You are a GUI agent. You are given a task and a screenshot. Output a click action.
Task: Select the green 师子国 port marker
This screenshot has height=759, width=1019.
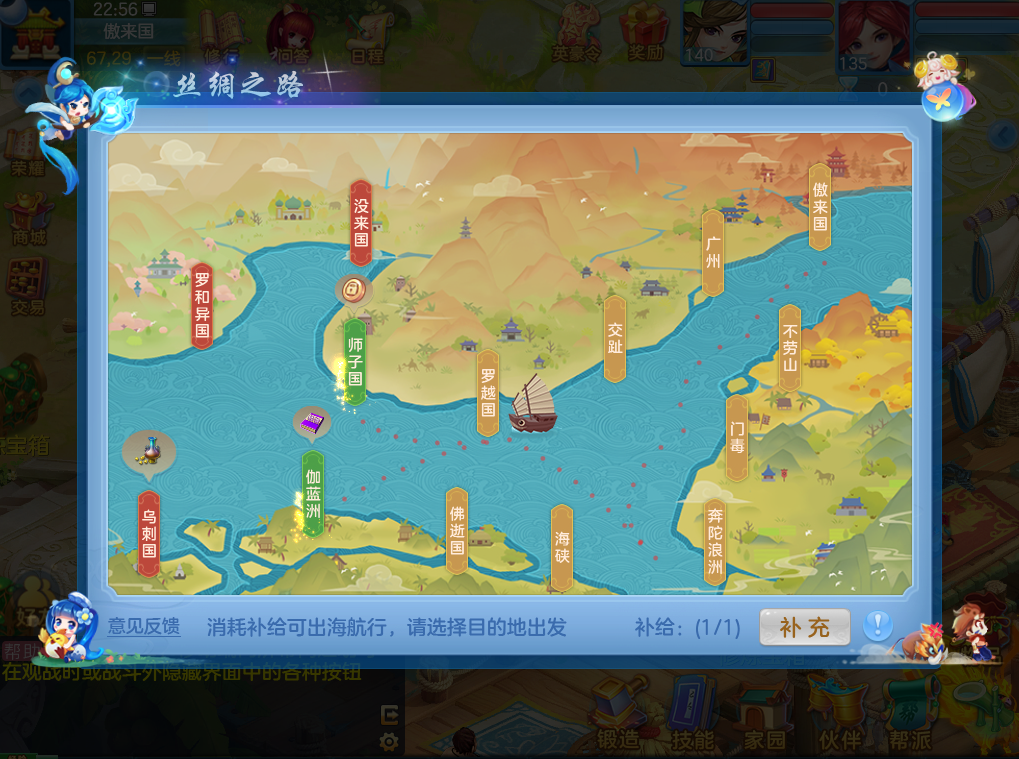[x=354, y=361]
